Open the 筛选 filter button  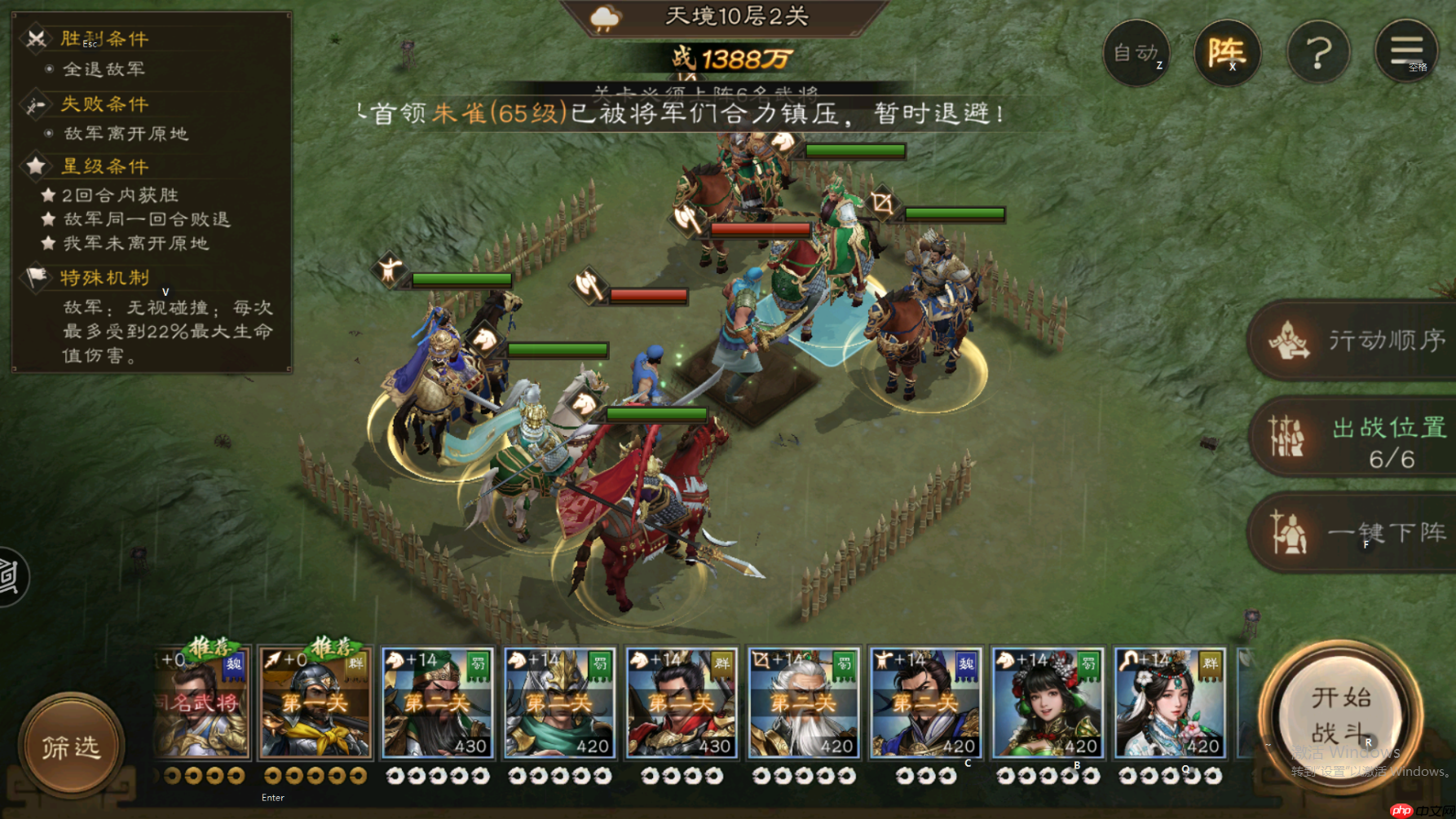tap(71, 746)
